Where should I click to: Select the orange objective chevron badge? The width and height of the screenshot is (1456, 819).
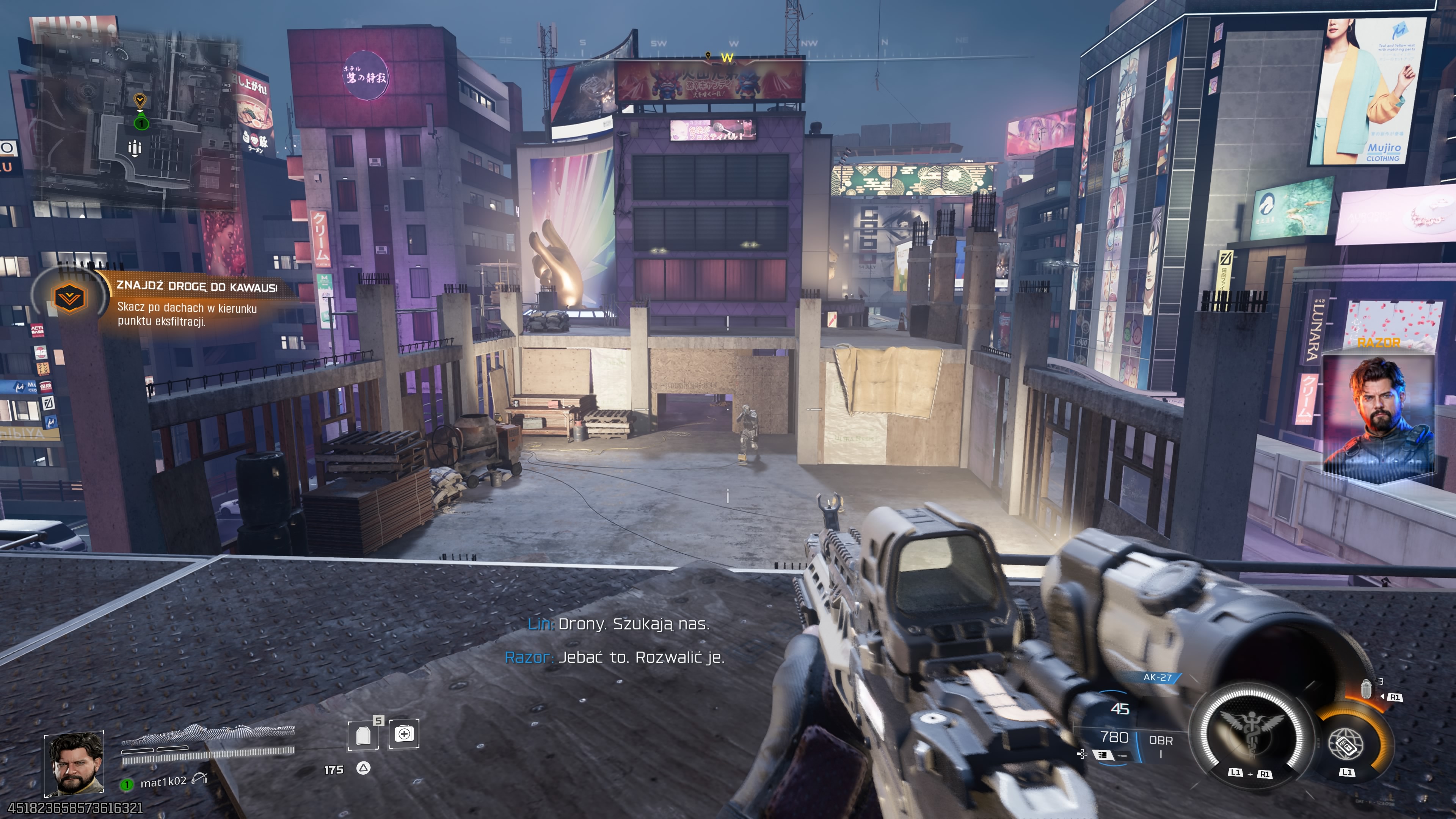pos(69,297)
